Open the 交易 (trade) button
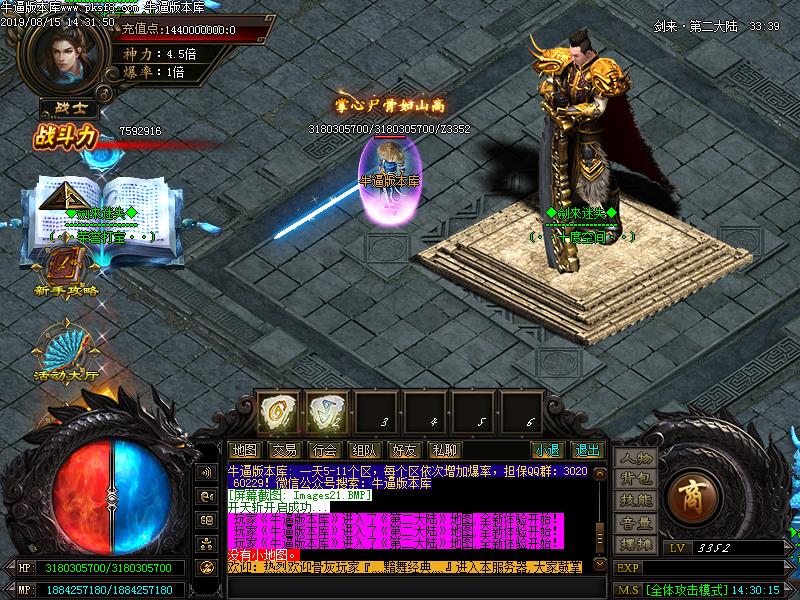This screenshot has height=600, width=800. pyautogui.click(x=284, y=450)
